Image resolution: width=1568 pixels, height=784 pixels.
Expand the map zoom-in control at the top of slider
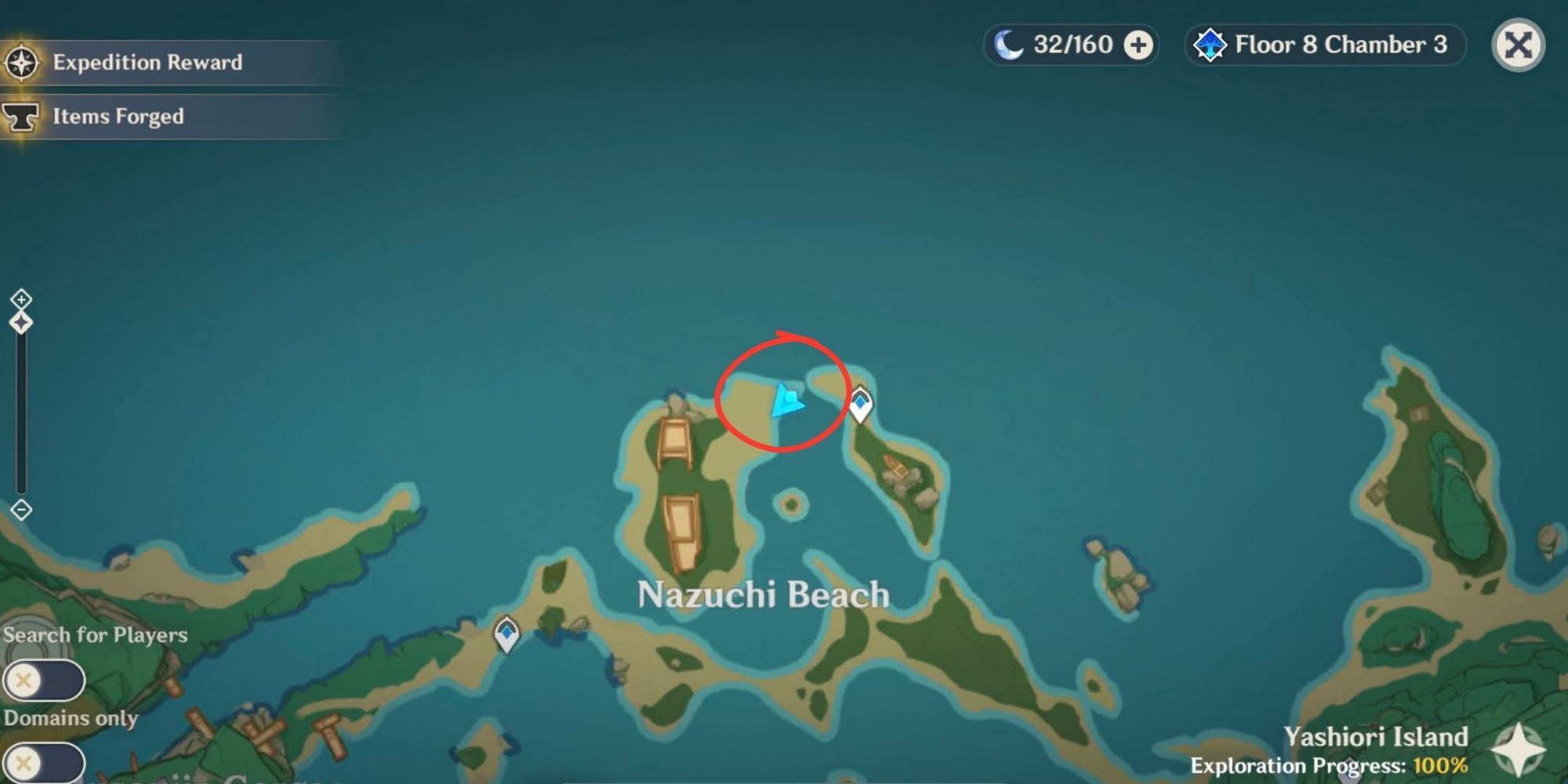[21, 299]
